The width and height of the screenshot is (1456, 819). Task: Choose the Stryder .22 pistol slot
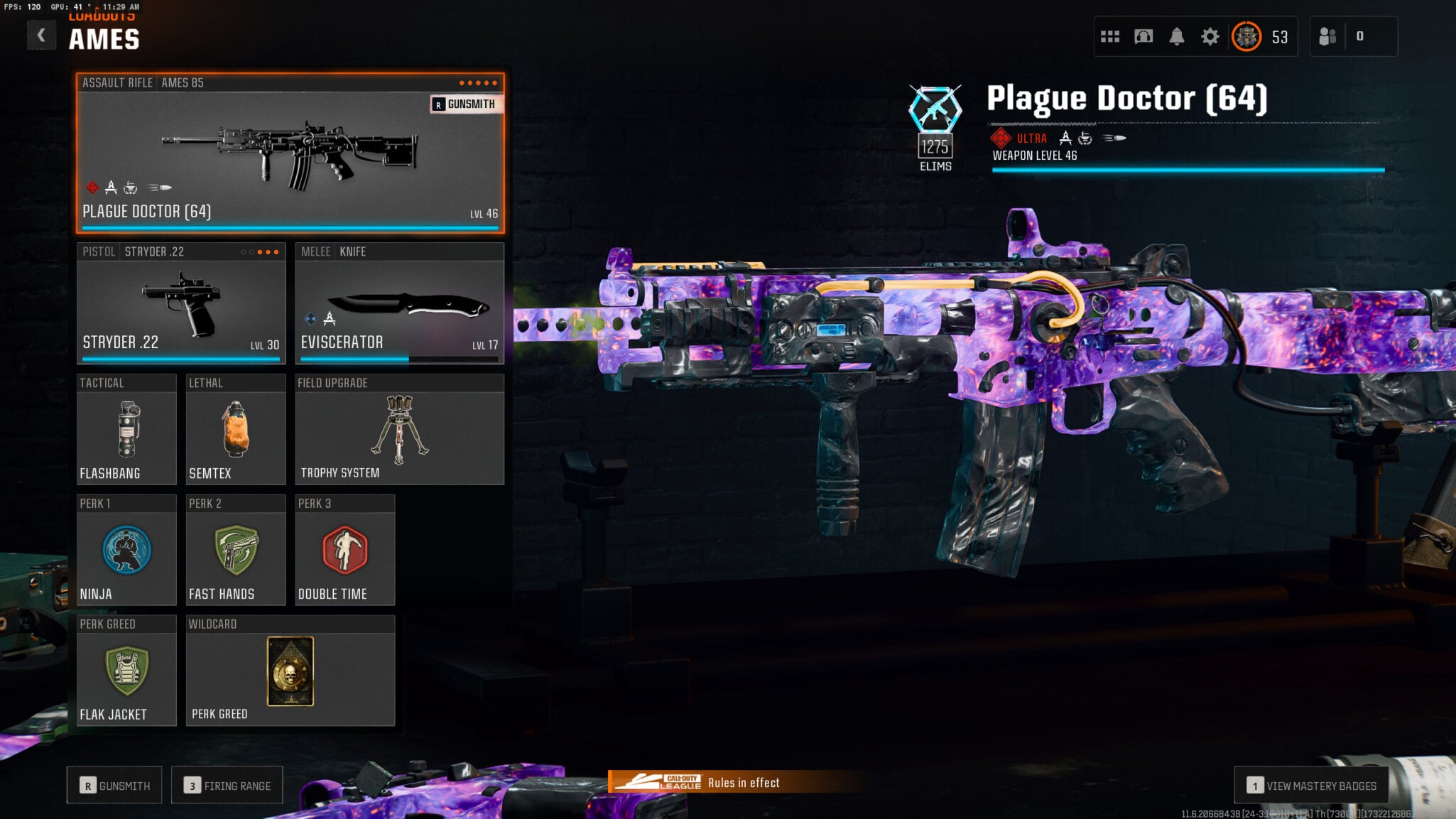tap(181, 304)
